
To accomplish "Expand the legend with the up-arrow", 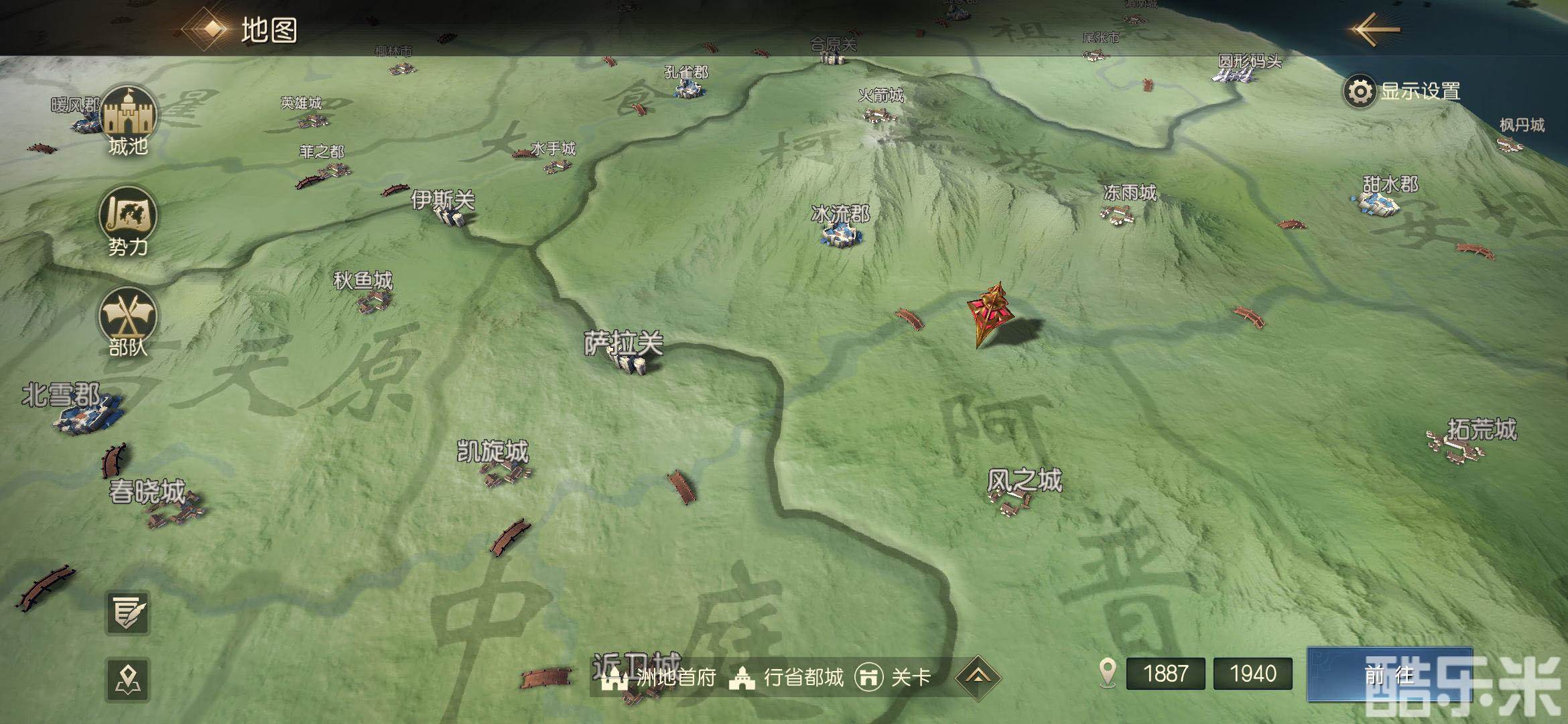I will click(x=978, y=677).
